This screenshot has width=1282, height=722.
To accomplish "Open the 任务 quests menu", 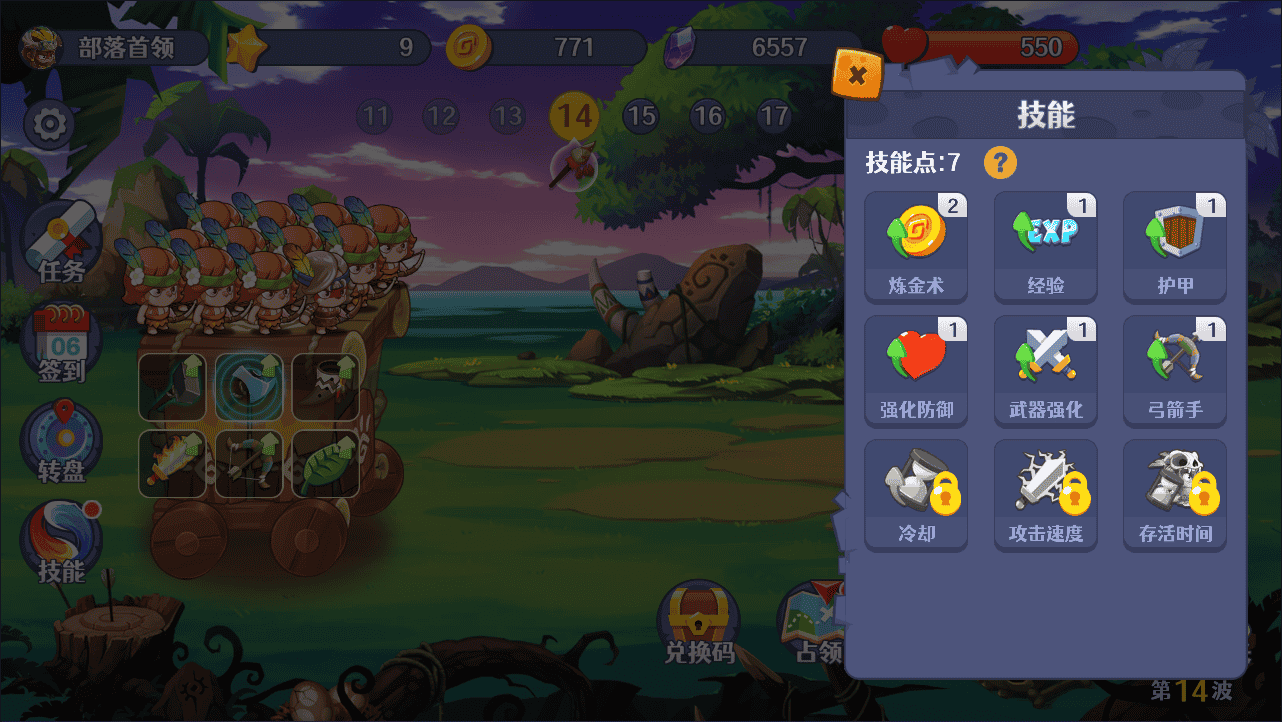I will click(x=61, y=245).
